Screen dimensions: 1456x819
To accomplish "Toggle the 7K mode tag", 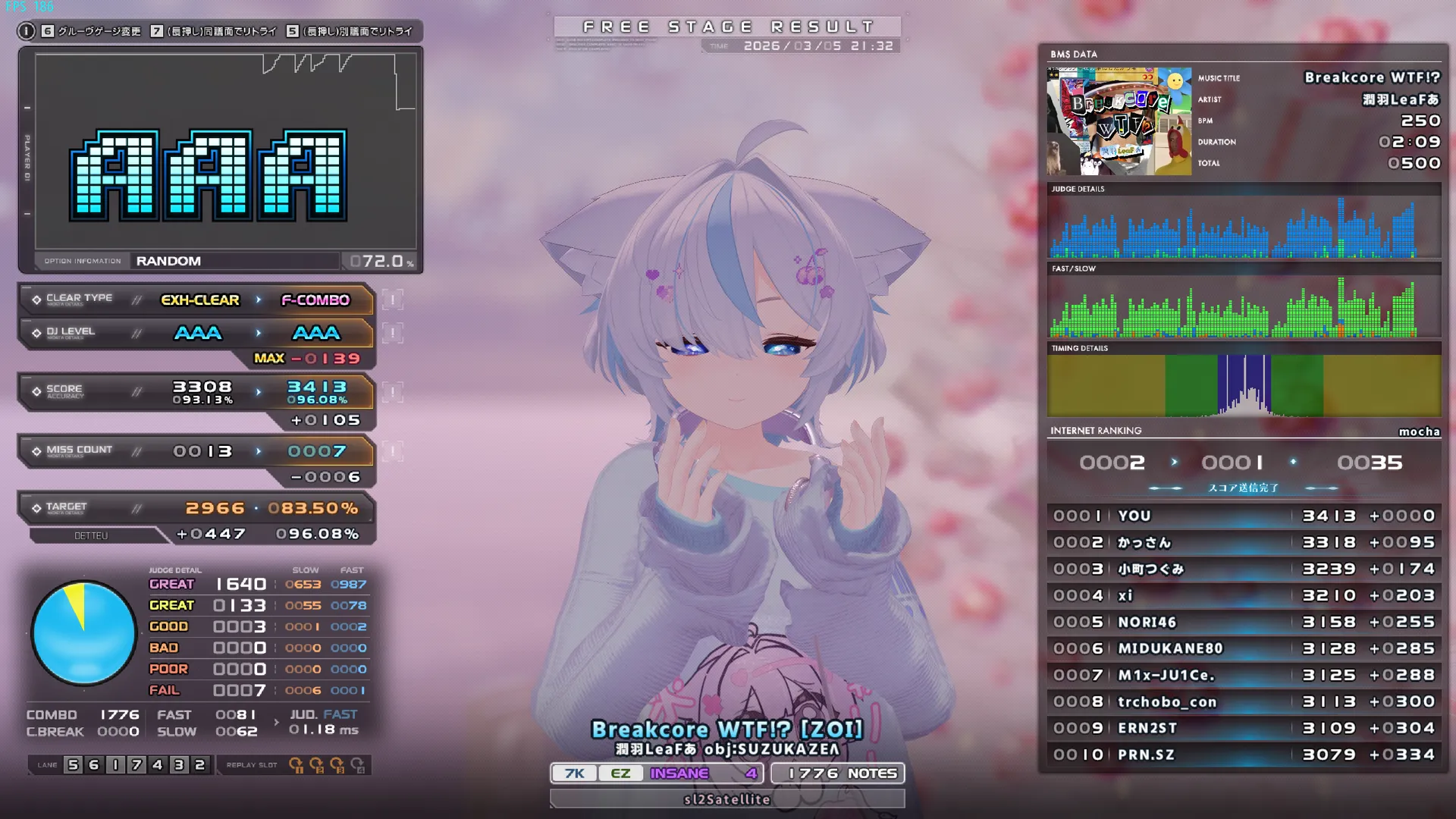I will [x=574, y=773].
